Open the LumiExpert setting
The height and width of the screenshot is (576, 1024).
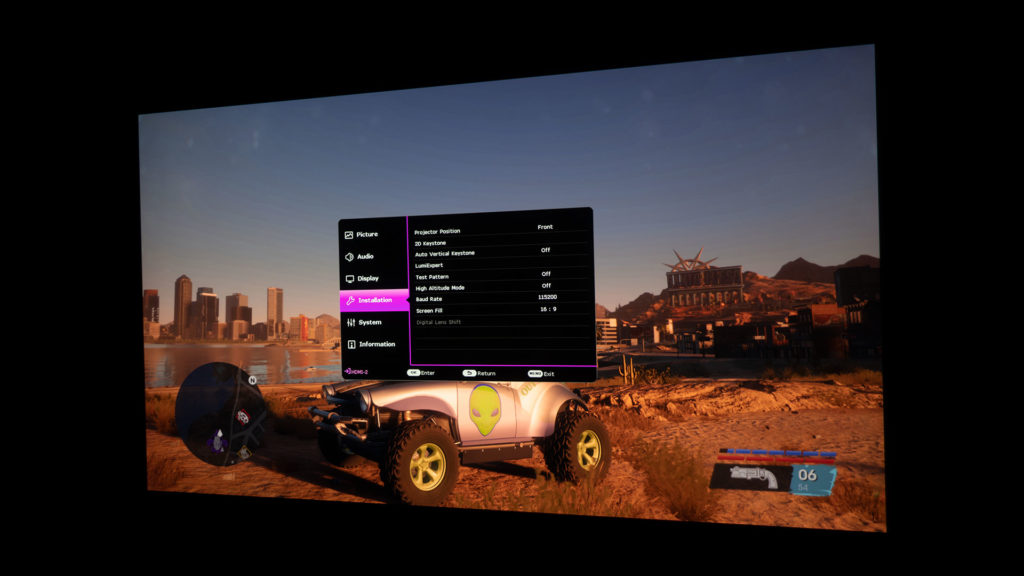coord(429,265)
